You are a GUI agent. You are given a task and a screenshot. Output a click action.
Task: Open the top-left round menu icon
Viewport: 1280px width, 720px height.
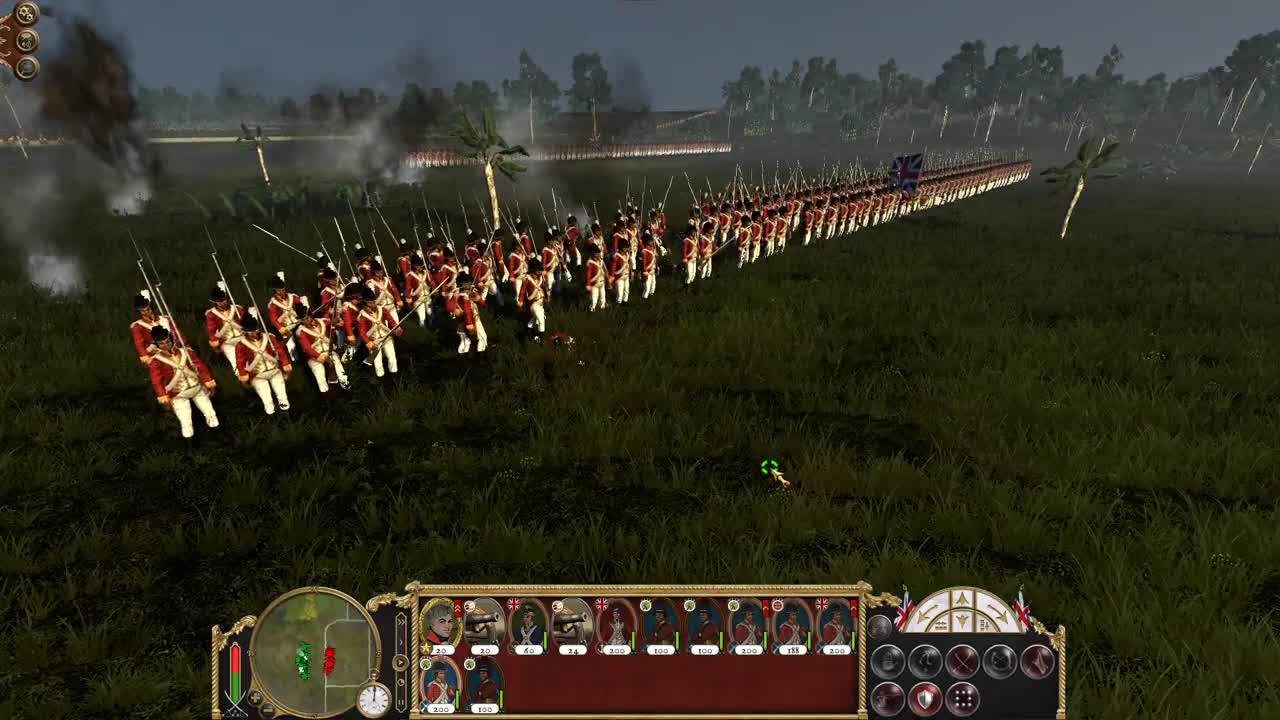tap(25, 15)
